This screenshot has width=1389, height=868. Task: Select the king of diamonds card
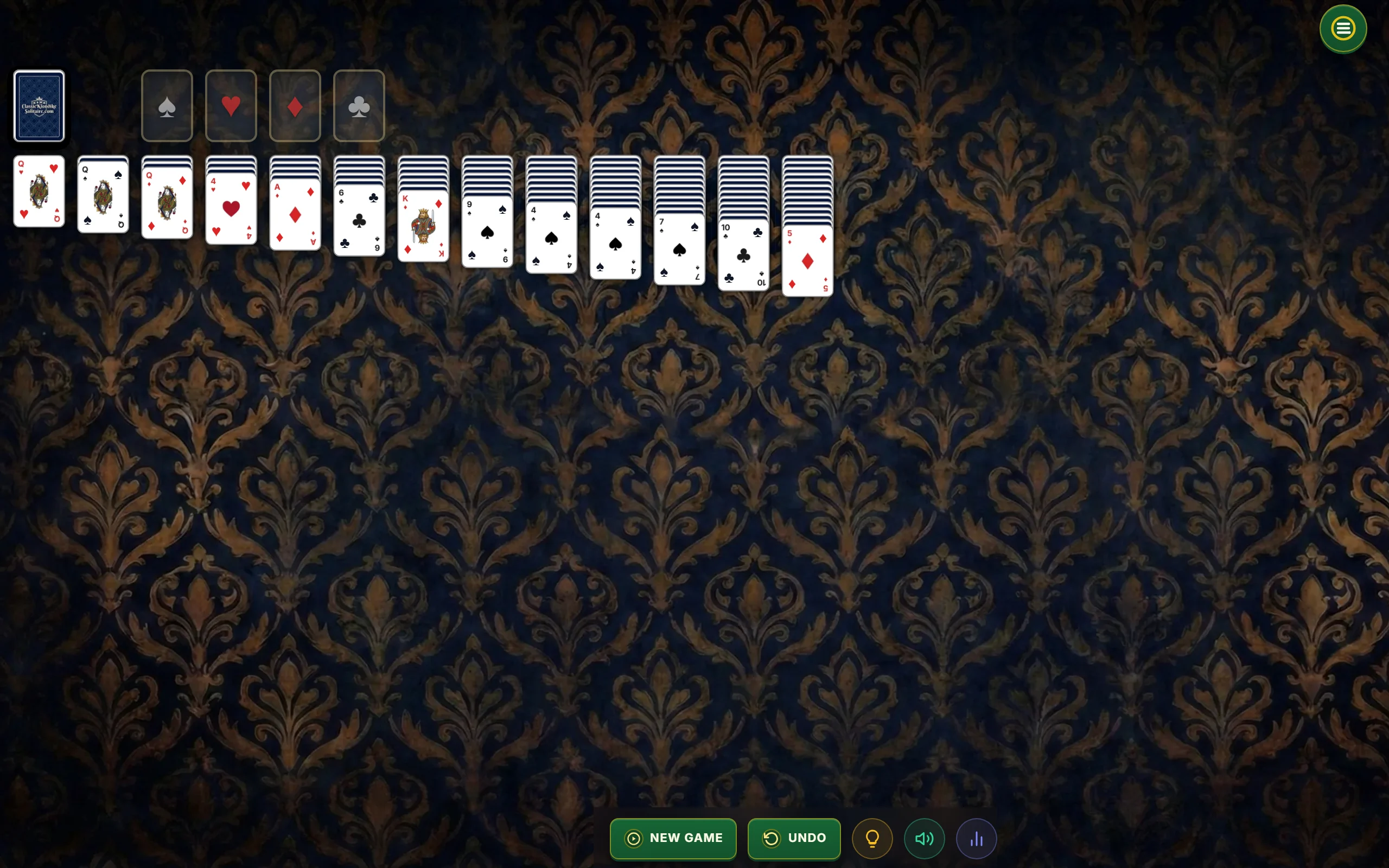pyautogui.click(x=423, y=226)
